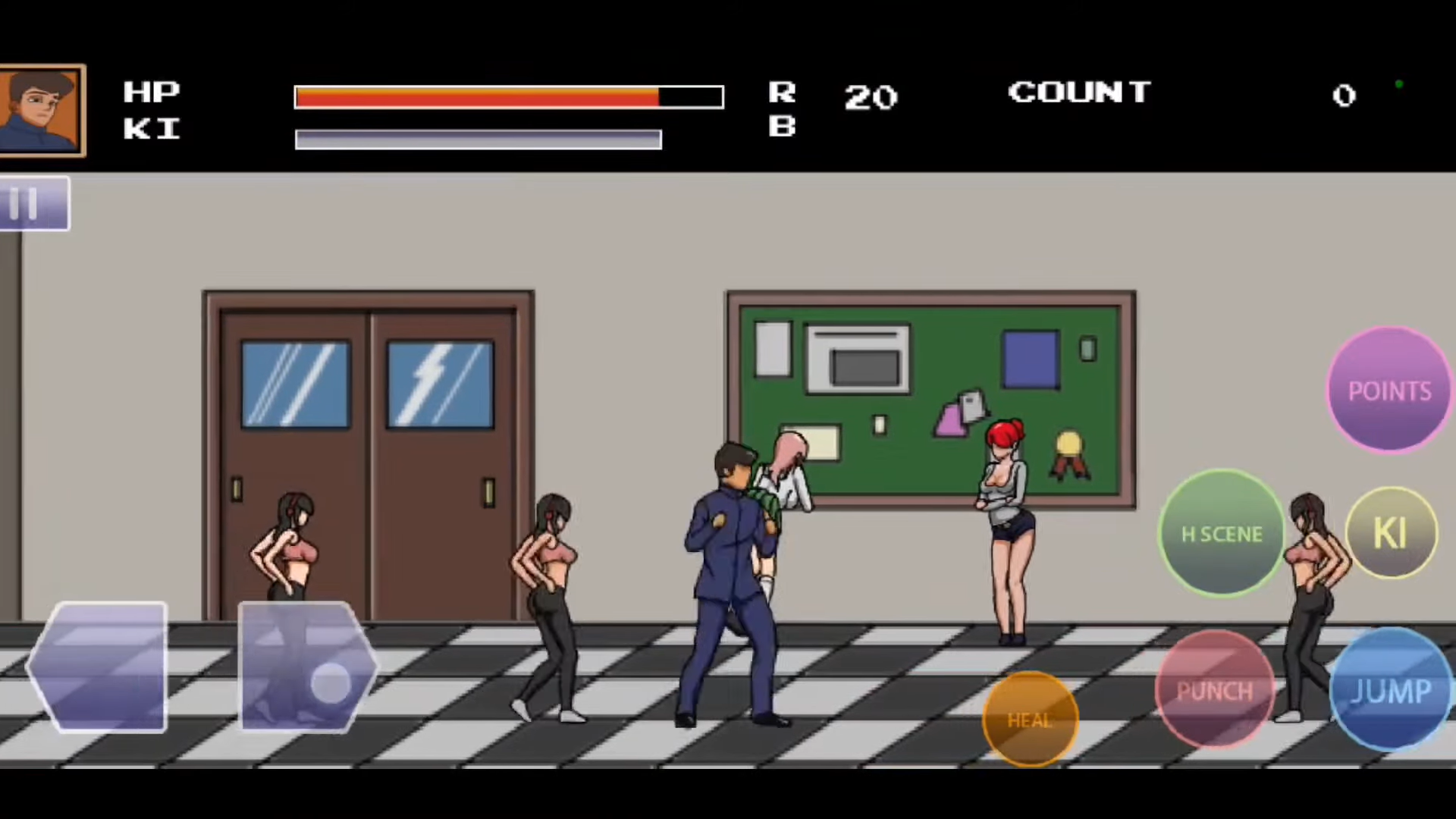Click the COUNT score display

click(1079, 93)
